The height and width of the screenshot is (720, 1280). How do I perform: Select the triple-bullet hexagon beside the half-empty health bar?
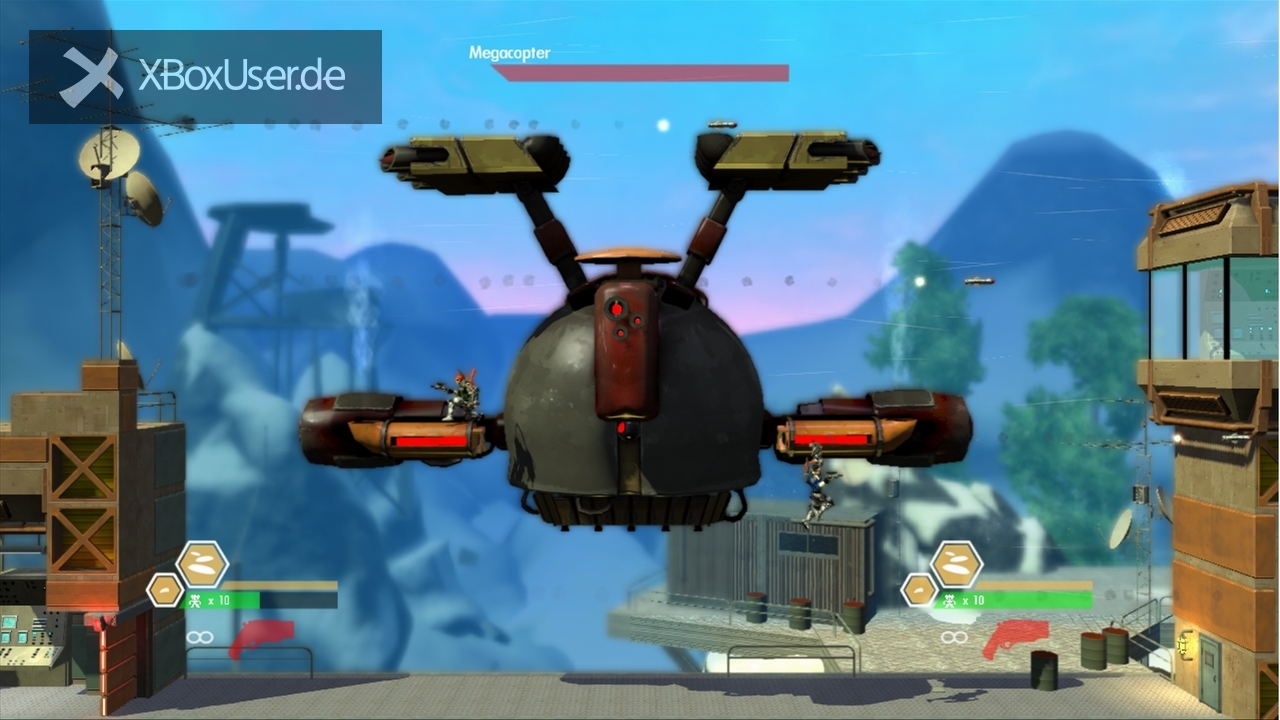[x=202, y=564]
